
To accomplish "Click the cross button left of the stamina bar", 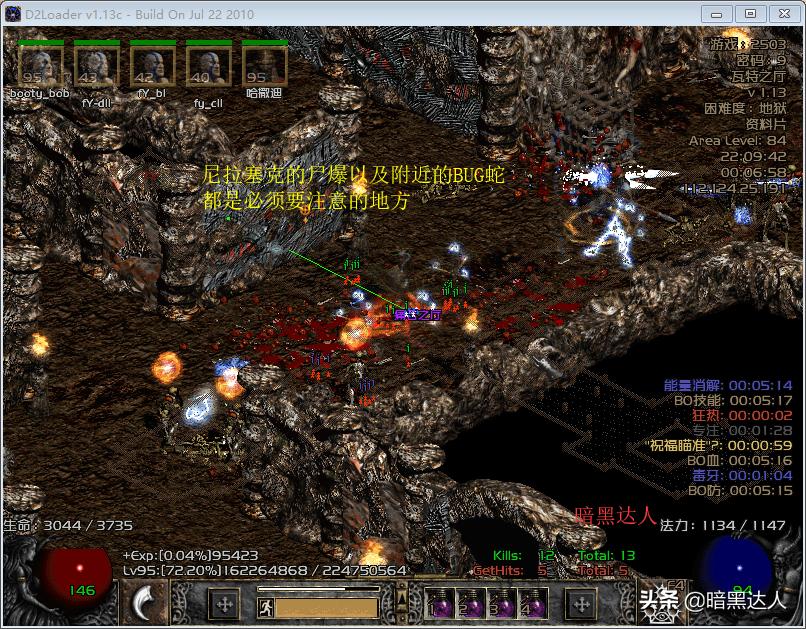I will tap(224, 604).
